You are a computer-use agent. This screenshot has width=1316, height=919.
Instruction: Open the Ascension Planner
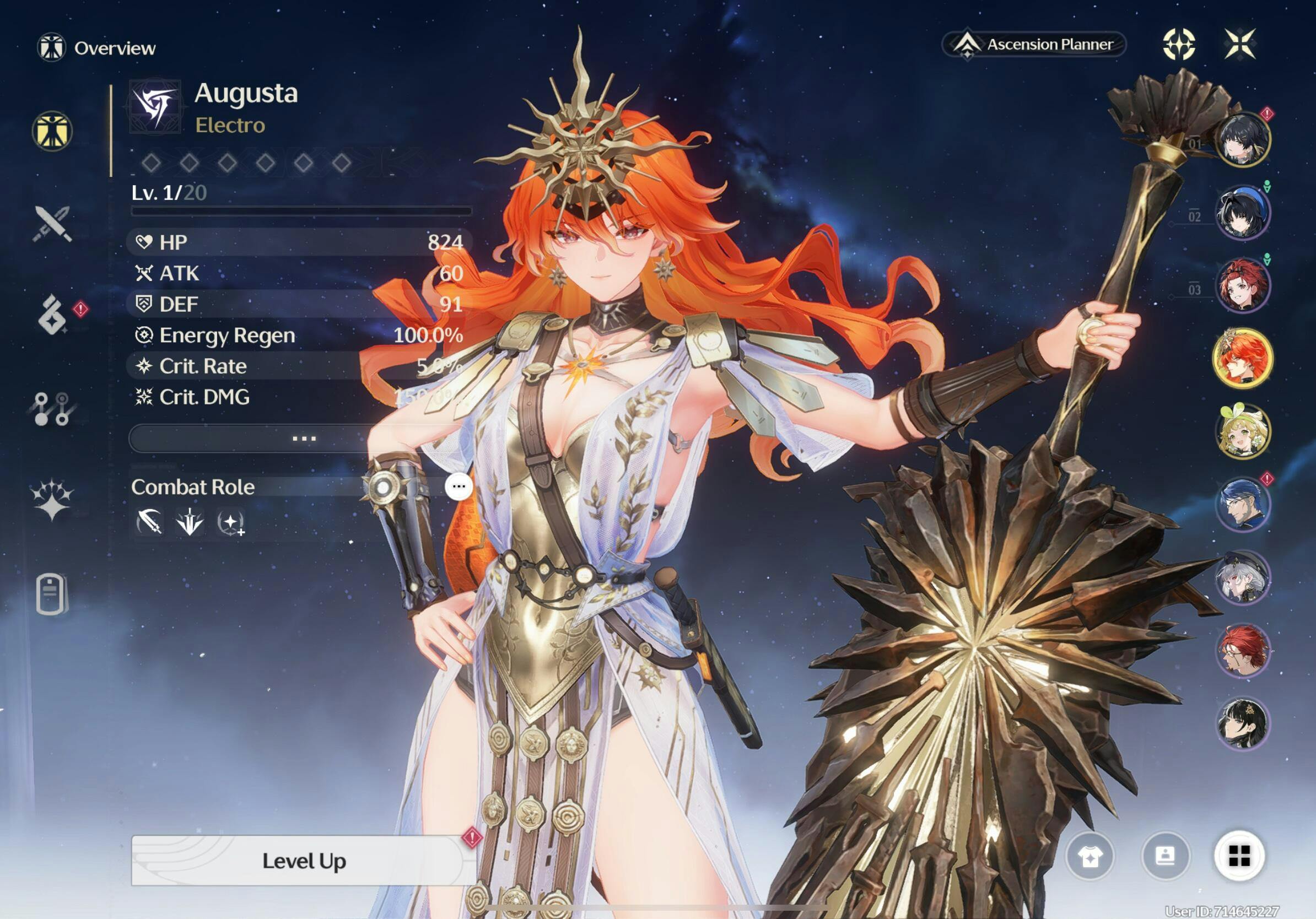pos(1034,45)
